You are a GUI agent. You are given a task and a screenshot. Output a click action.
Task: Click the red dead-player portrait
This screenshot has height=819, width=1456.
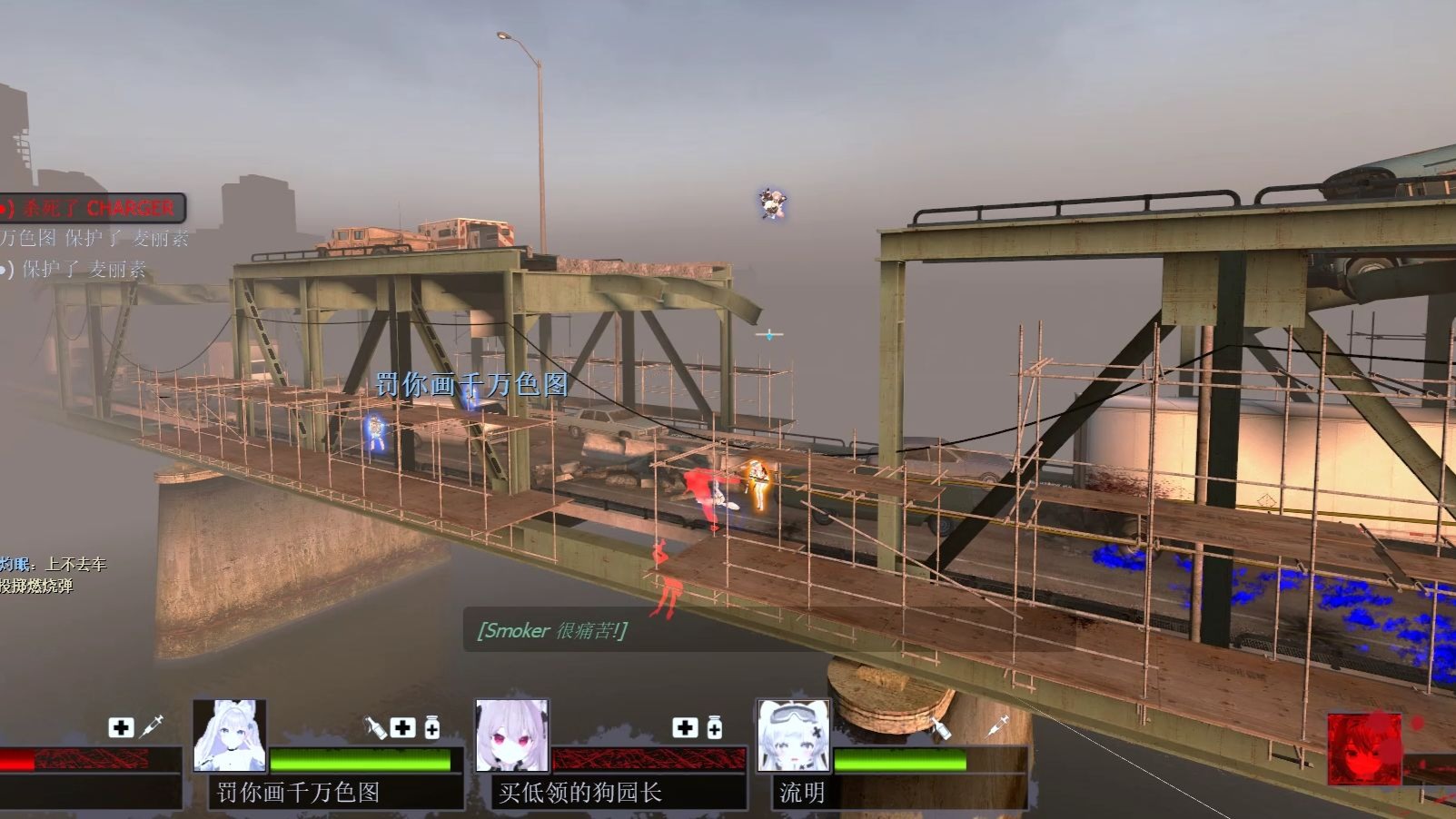click(1363, 749)
